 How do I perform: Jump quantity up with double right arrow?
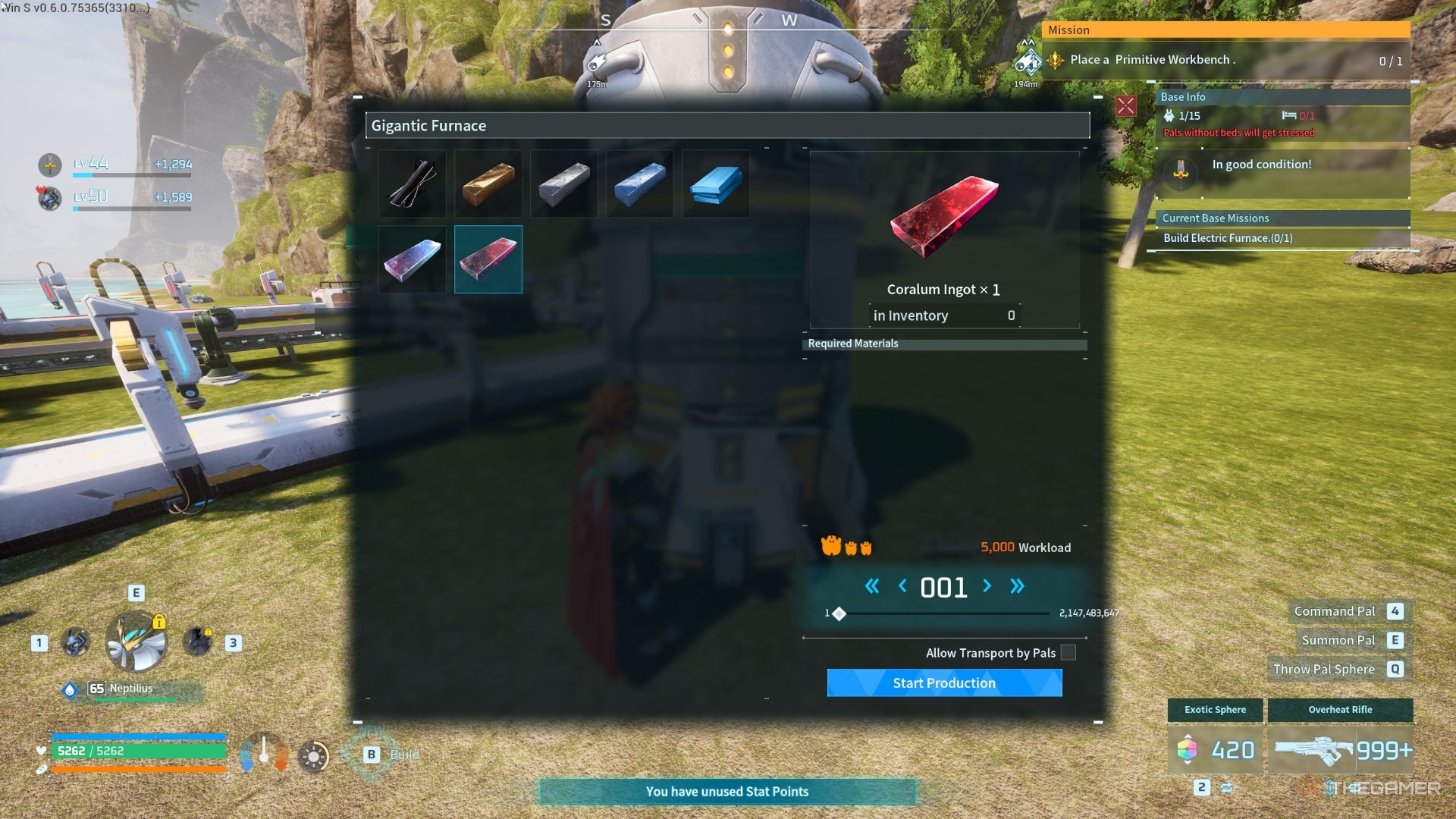point(1017,585)
